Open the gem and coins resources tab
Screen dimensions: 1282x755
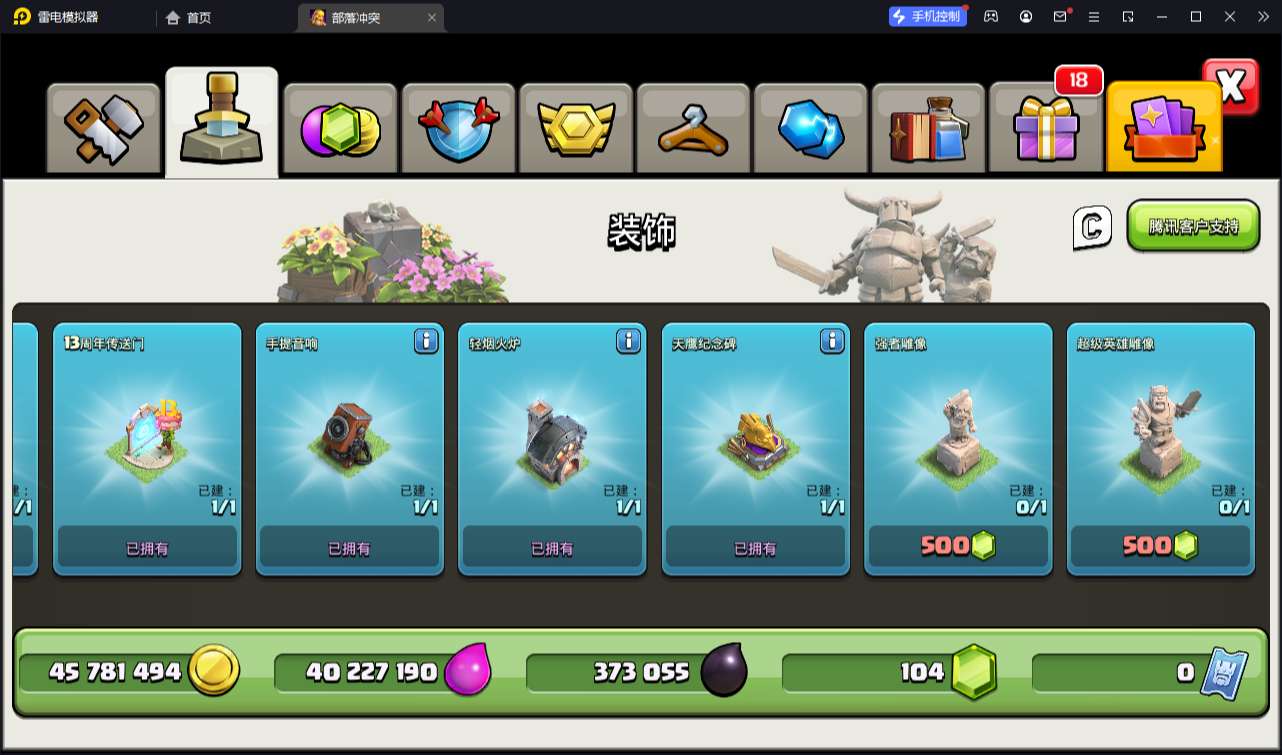(x=340, y=129)
